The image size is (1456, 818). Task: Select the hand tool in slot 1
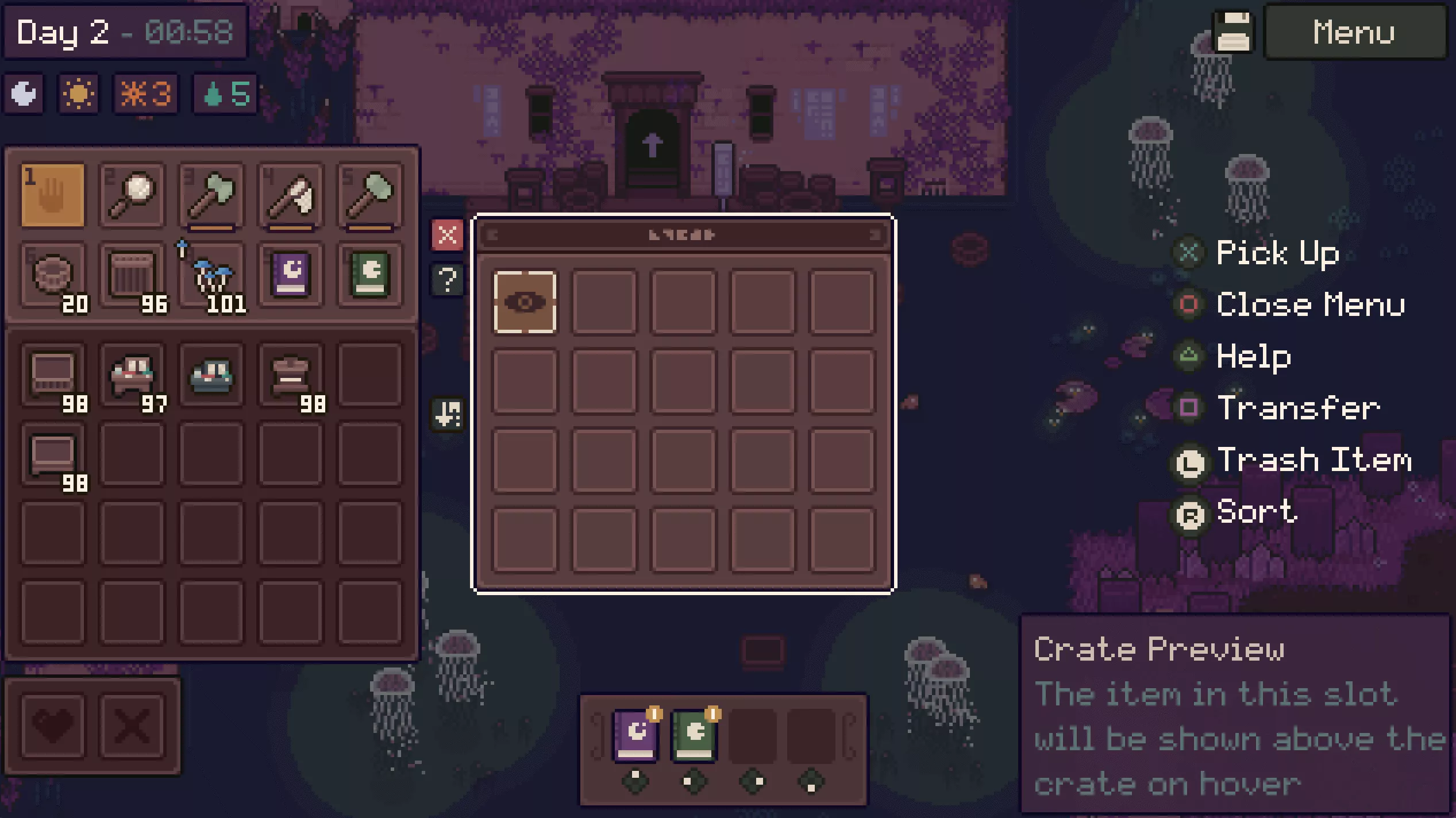point(53,195)
